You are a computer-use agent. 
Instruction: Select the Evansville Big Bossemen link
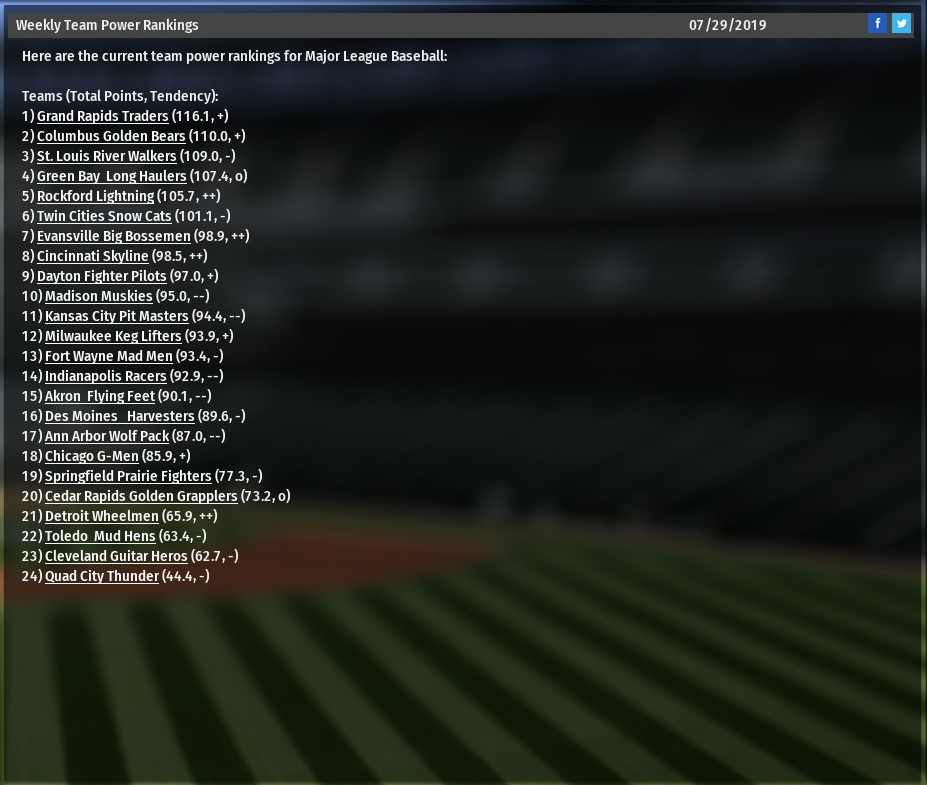click(113, 236)
